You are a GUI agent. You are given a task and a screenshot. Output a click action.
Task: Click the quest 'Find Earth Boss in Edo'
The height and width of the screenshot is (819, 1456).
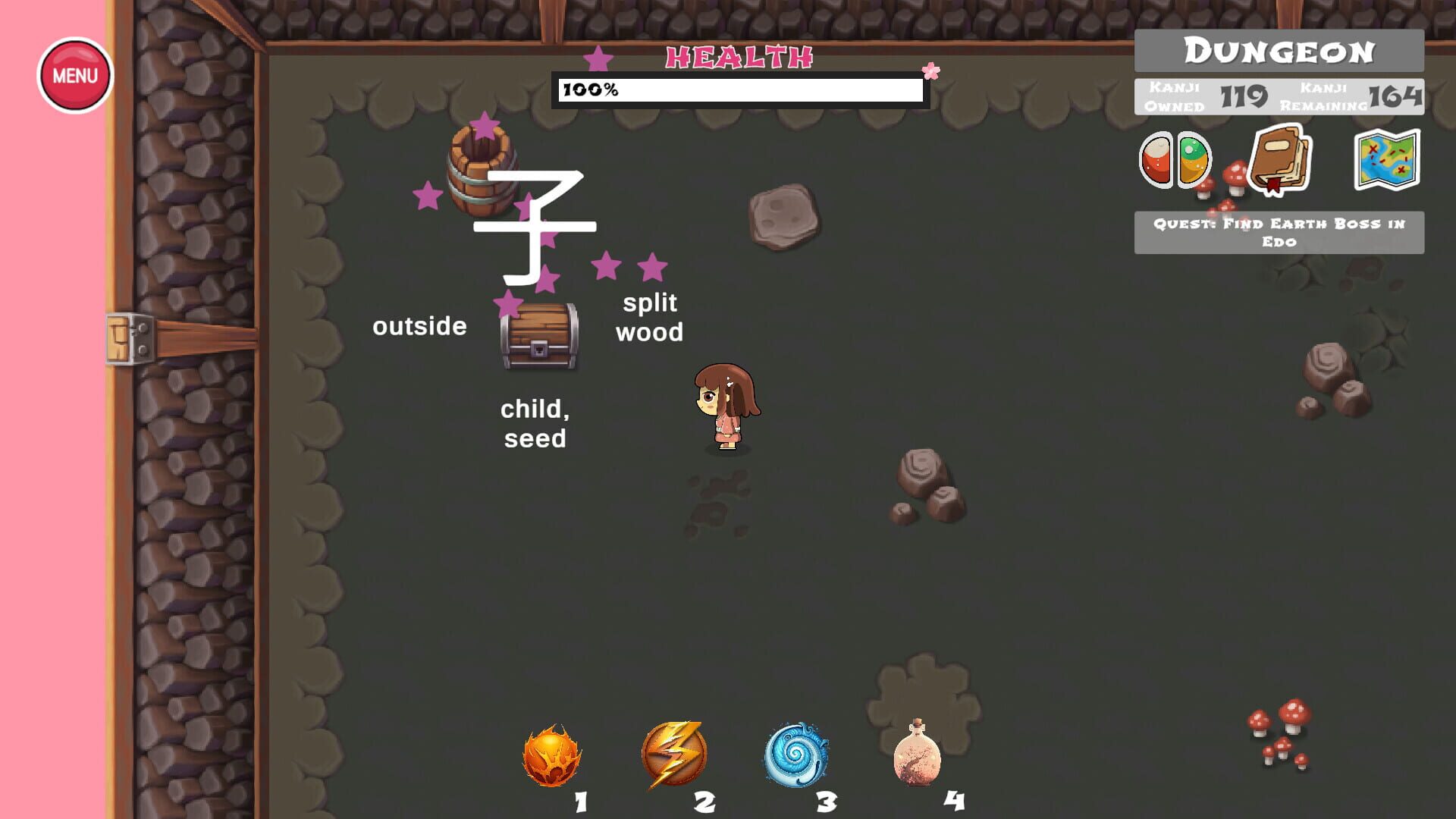1277,234
